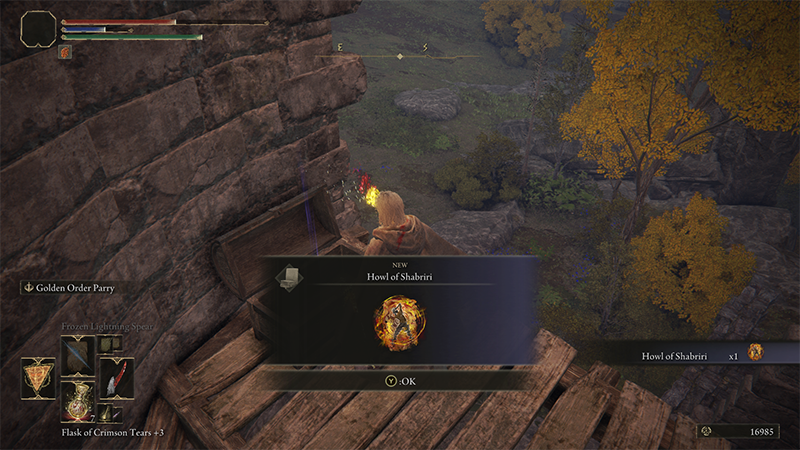This screenshot has width=800, height=450.
Task: Select the Howl of Shabriri incantation icon in popup
Action: point(399,324)
